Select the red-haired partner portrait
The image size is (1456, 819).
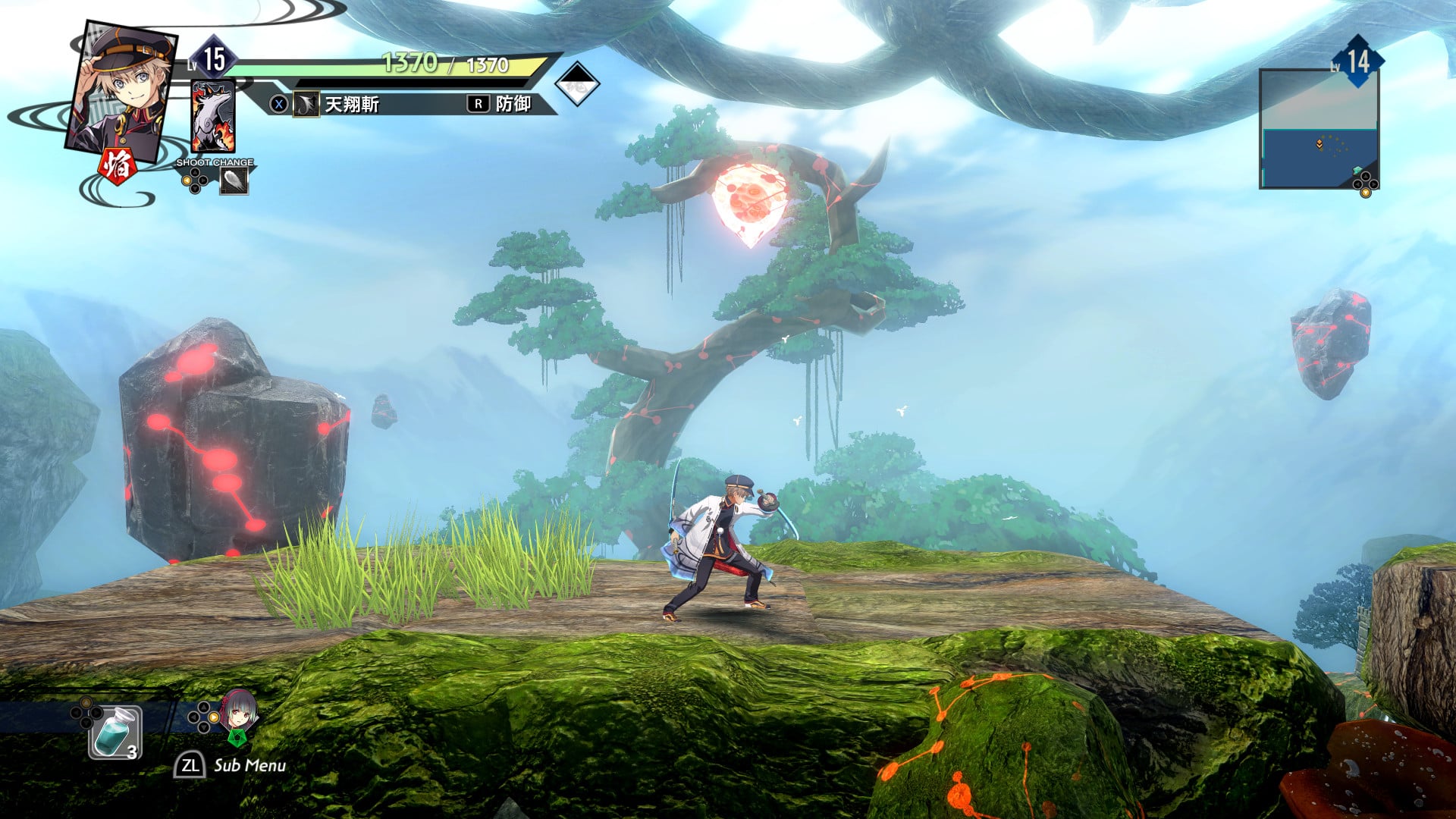238,713
